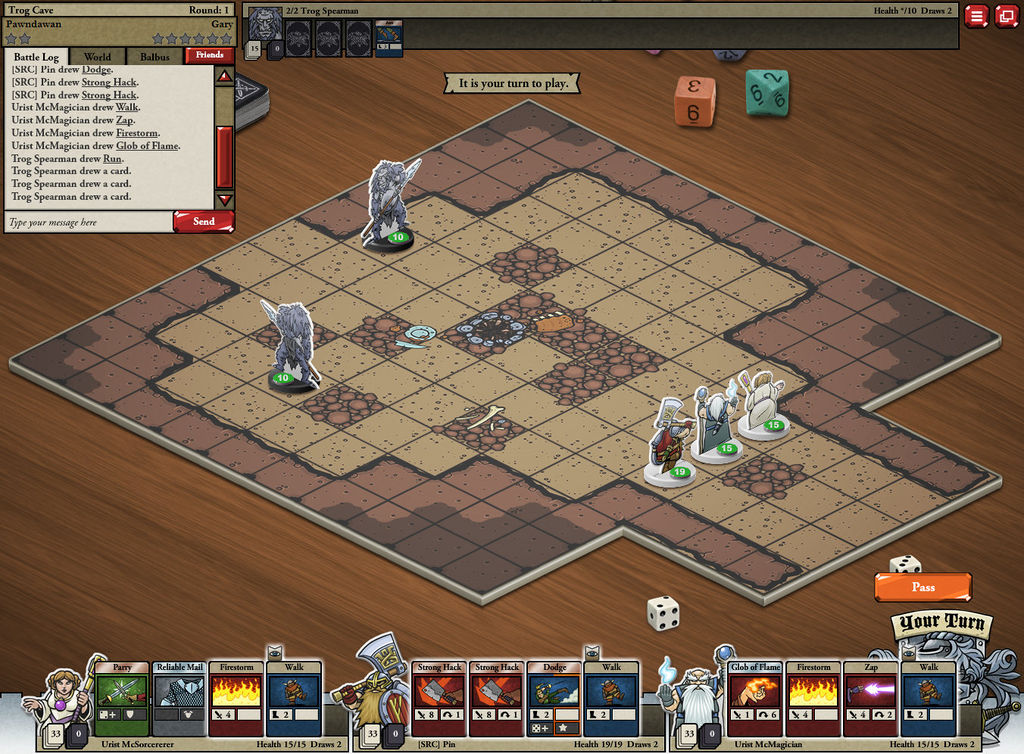Image resolution: width=1024 pixels, height=754 pixels.
Task: Click the battle log scroll-down arrow
Action: [224, 199]
